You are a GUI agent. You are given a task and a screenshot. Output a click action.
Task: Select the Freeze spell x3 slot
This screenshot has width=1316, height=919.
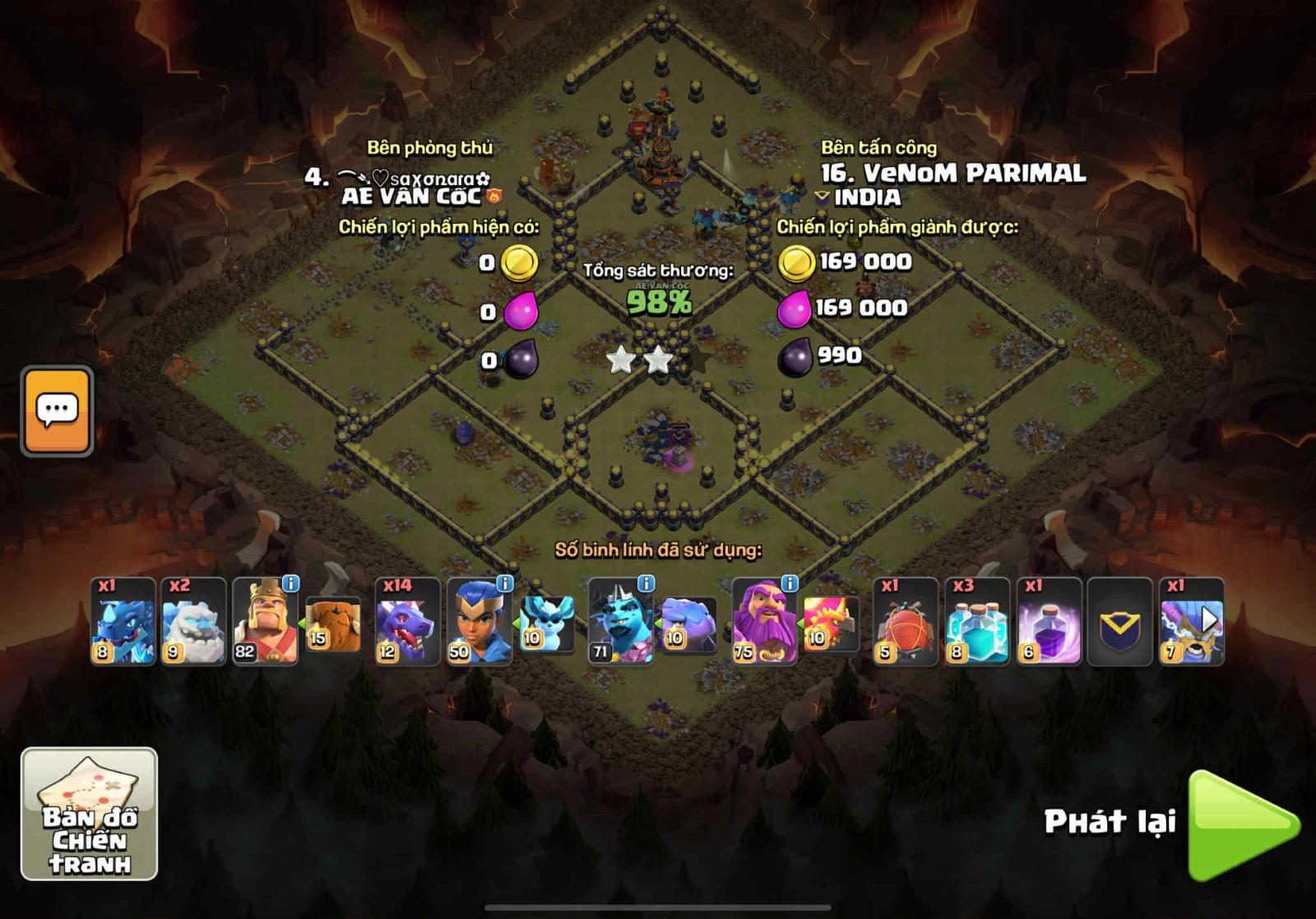pyautogui.click(x=977, y=622)
